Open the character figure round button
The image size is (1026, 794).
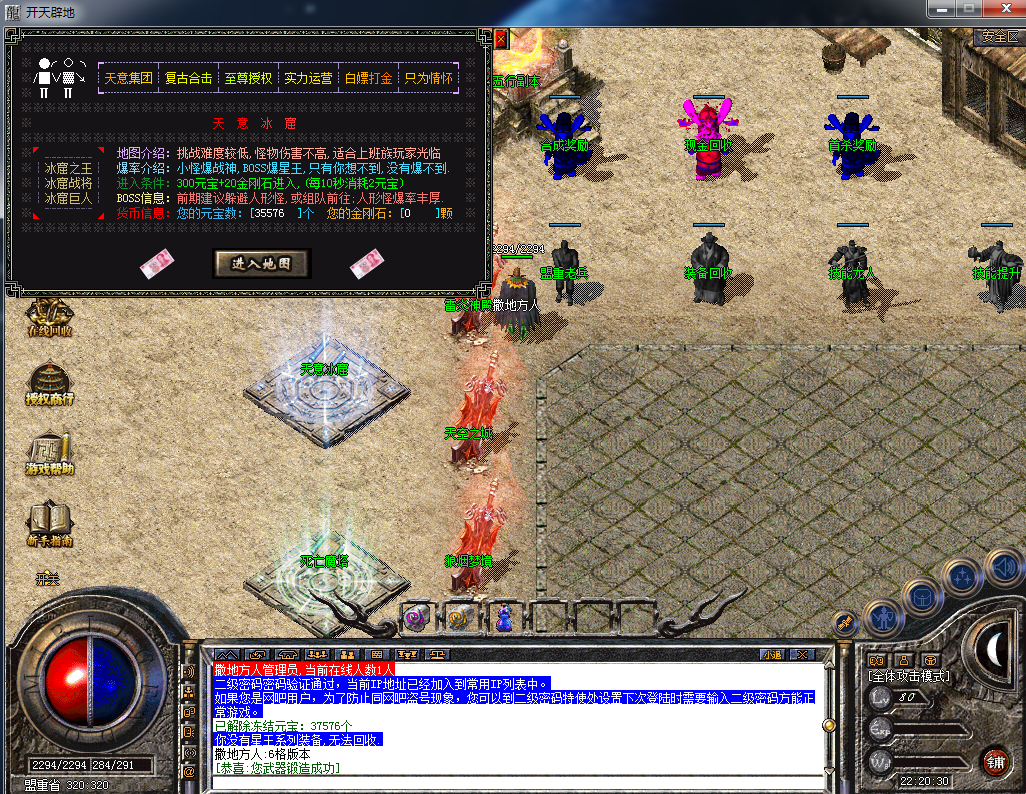pos(884,618)
